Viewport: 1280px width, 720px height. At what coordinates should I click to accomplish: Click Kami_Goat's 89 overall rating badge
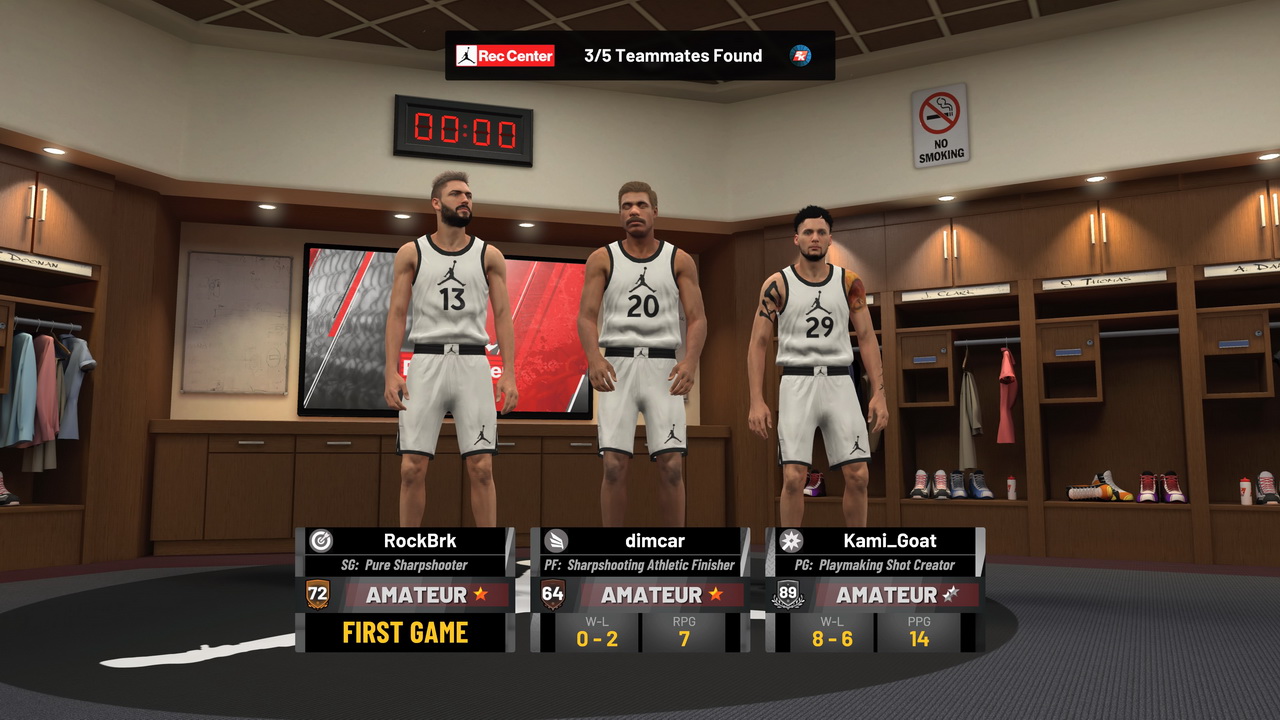pyautogui.click(x=788, y=594)
